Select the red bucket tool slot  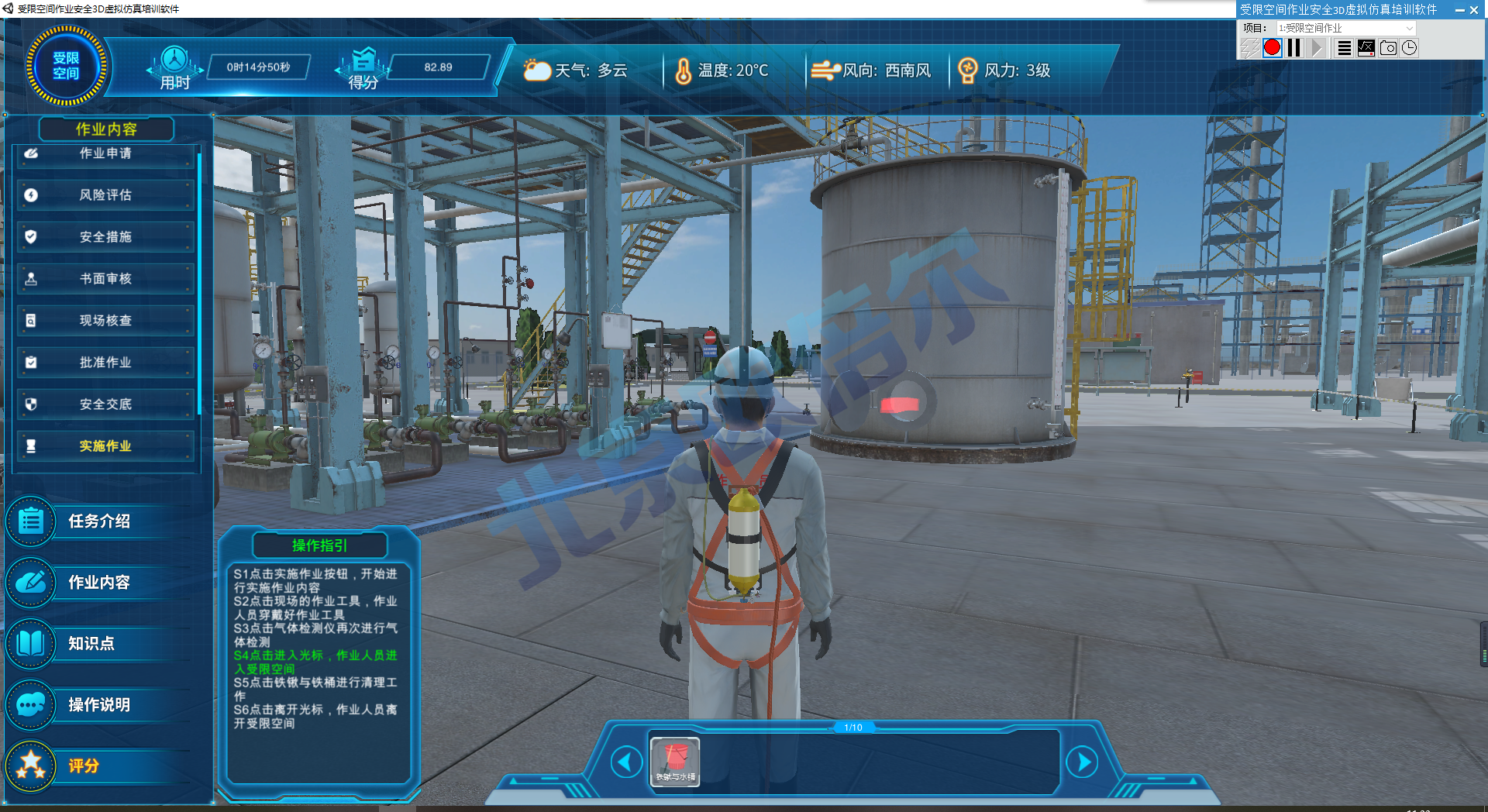[x=675, y=762]
